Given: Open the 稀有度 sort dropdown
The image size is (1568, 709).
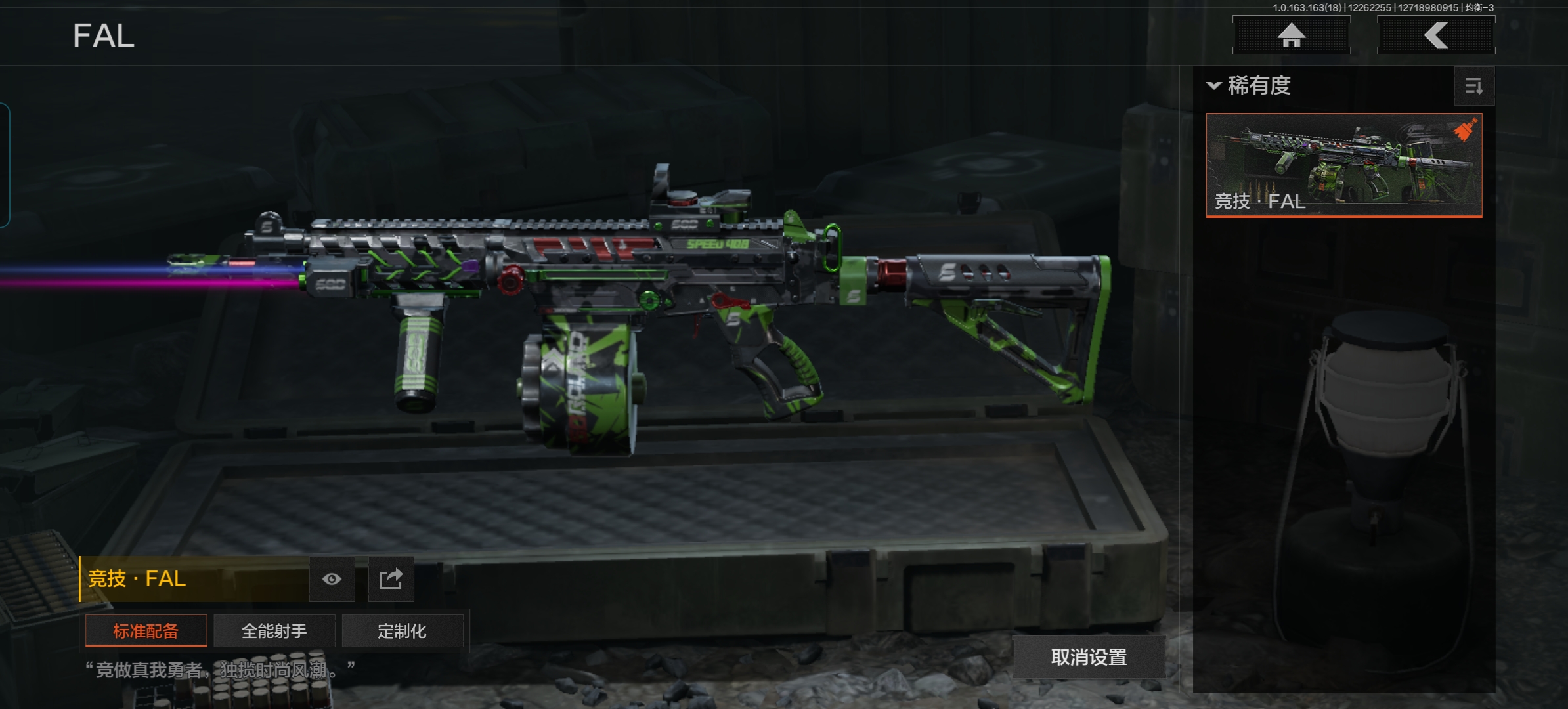Looking at the screenshot, I should pos(1250,86).
